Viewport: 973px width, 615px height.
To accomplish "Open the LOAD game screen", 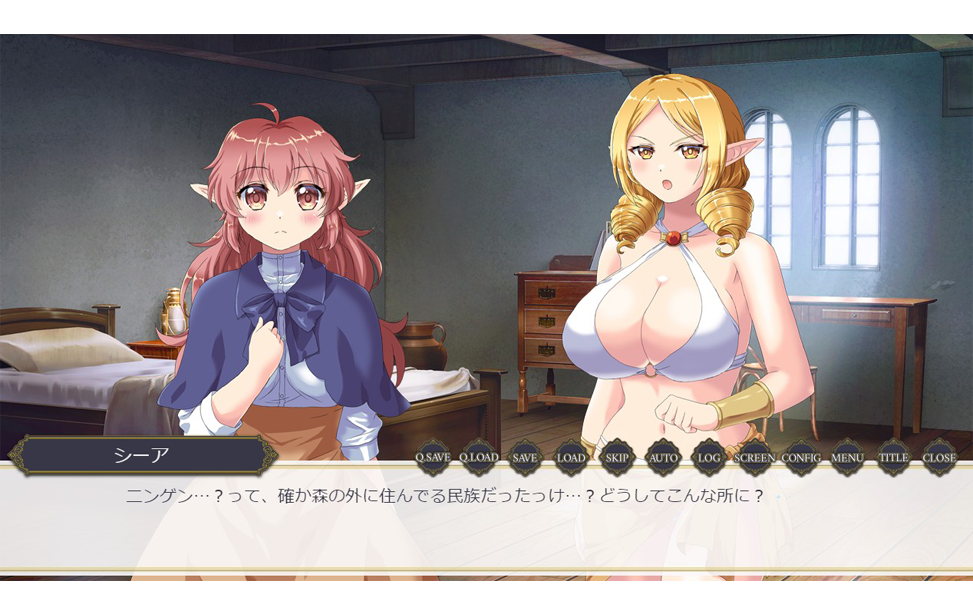I will point(571,458).
